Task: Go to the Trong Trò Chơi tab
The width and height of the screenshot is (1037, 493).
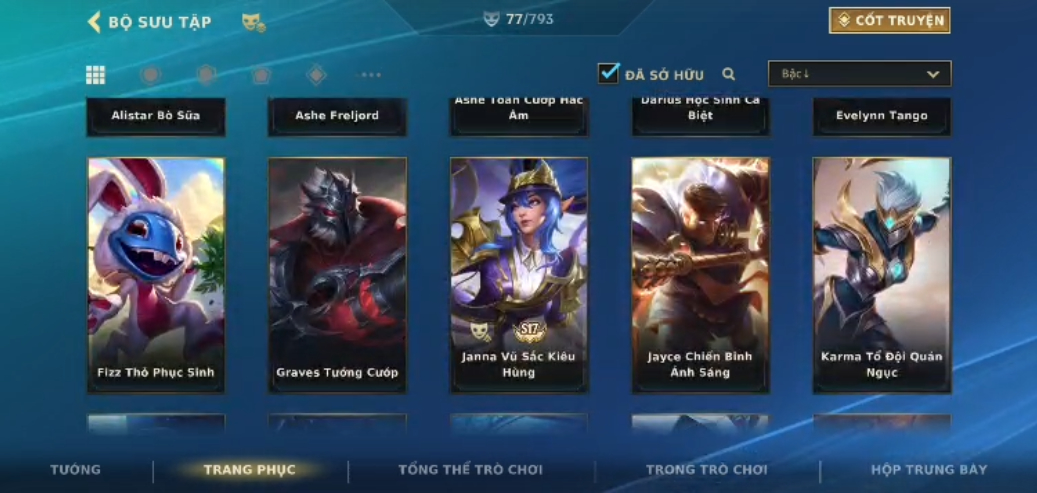Action: tap(706, 469)
